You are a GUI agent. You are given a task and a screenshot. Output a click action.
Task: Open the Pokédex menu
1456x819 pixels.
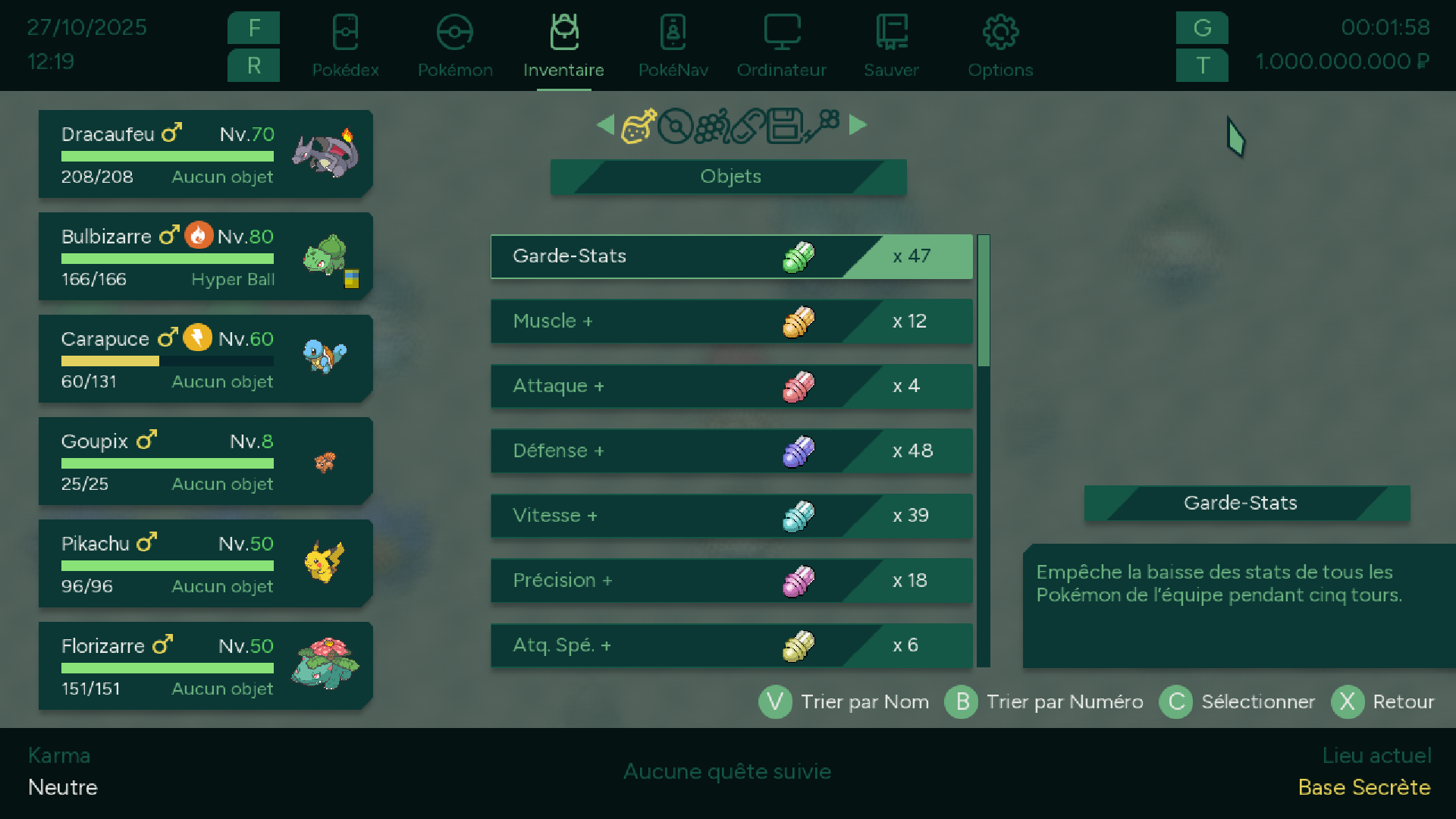pos(345,46)
